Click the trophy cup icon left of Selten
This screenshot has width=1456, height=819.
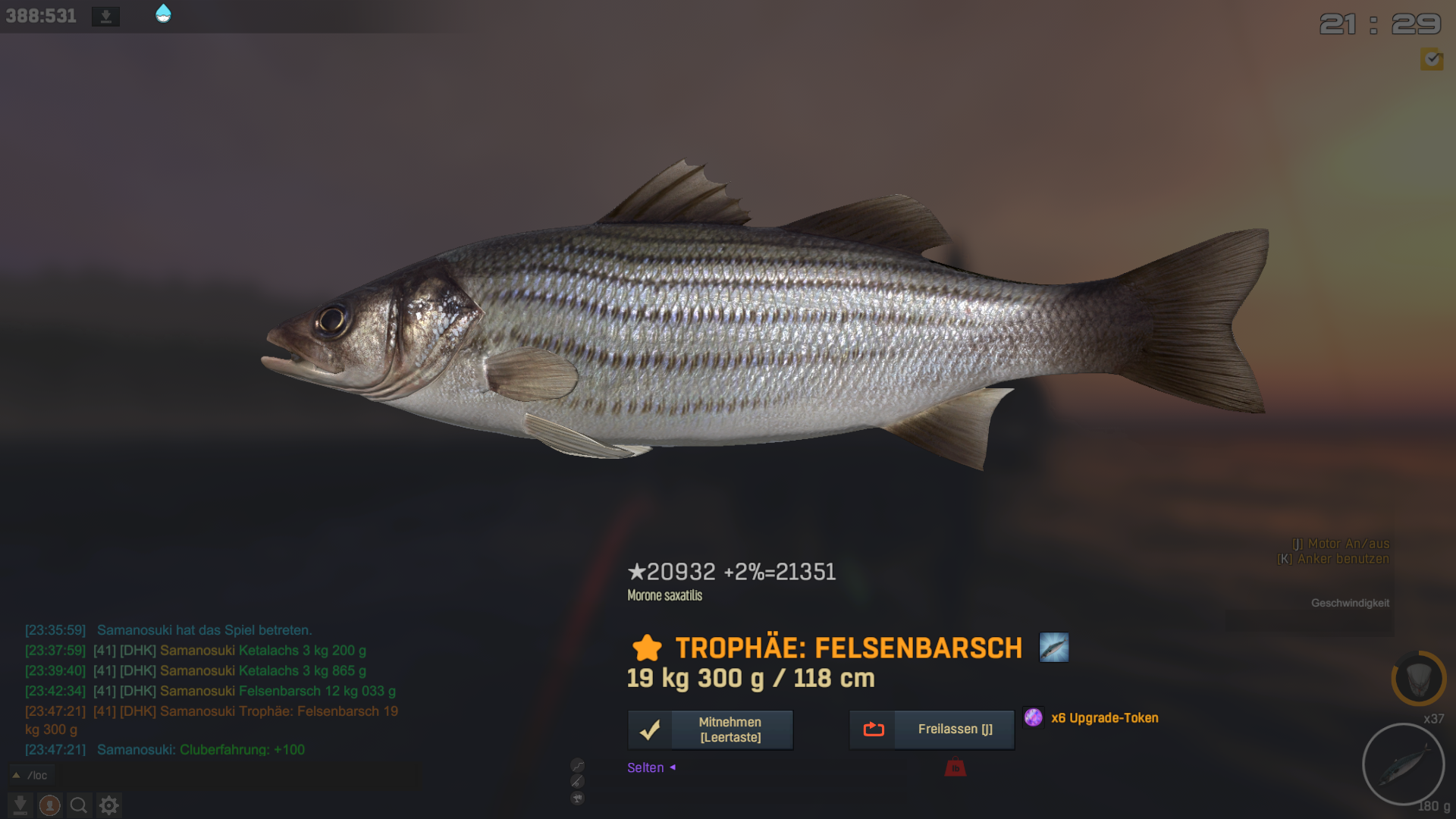578,798
